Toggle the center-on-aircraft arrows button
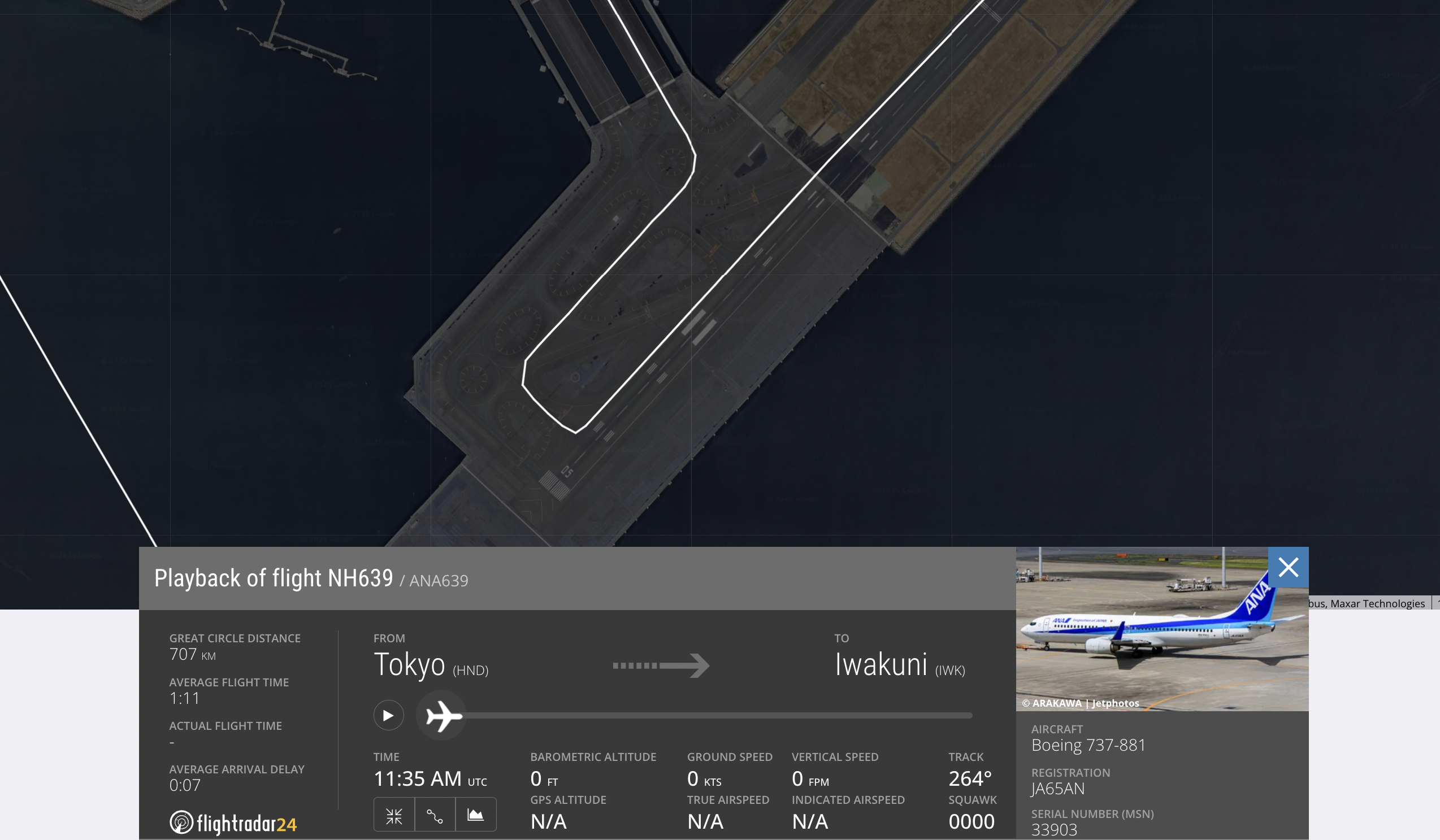 [x=394, y=816]
